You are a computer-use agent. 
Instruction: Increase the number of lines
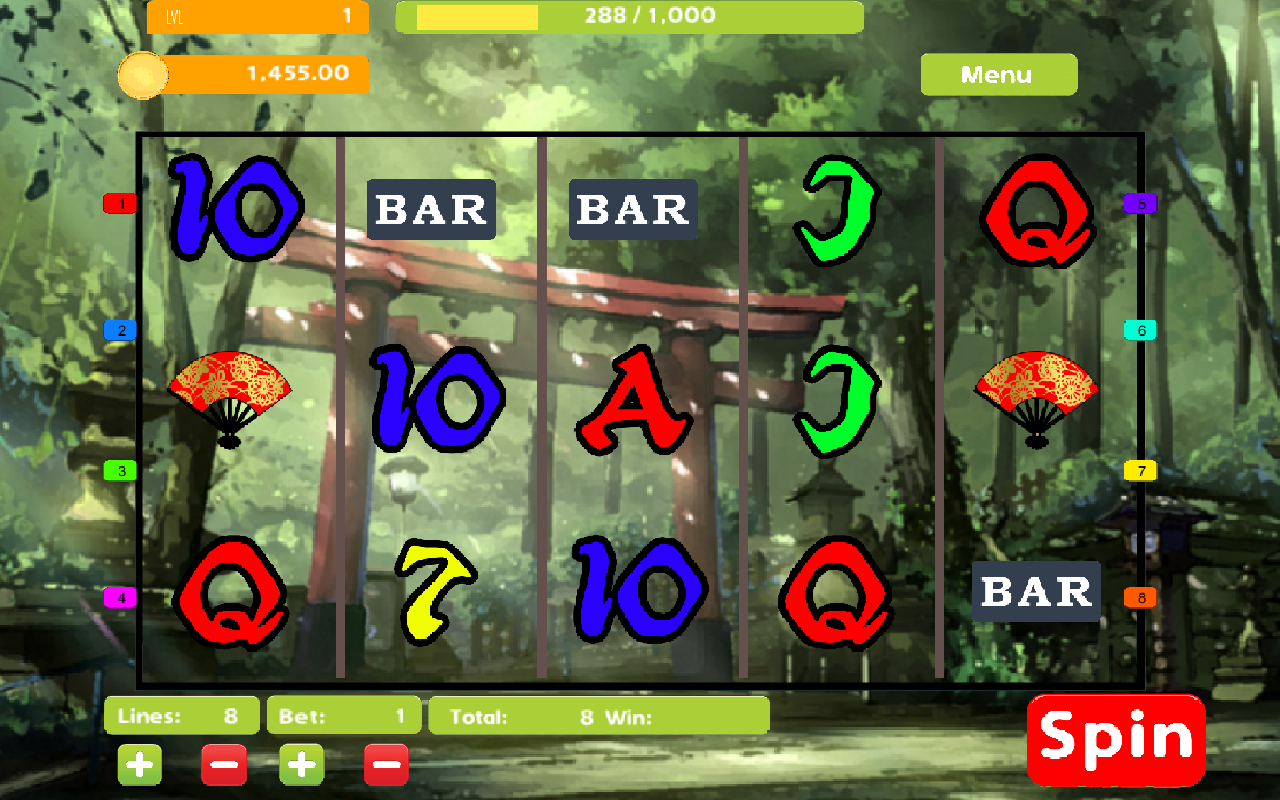pos(140,765)
